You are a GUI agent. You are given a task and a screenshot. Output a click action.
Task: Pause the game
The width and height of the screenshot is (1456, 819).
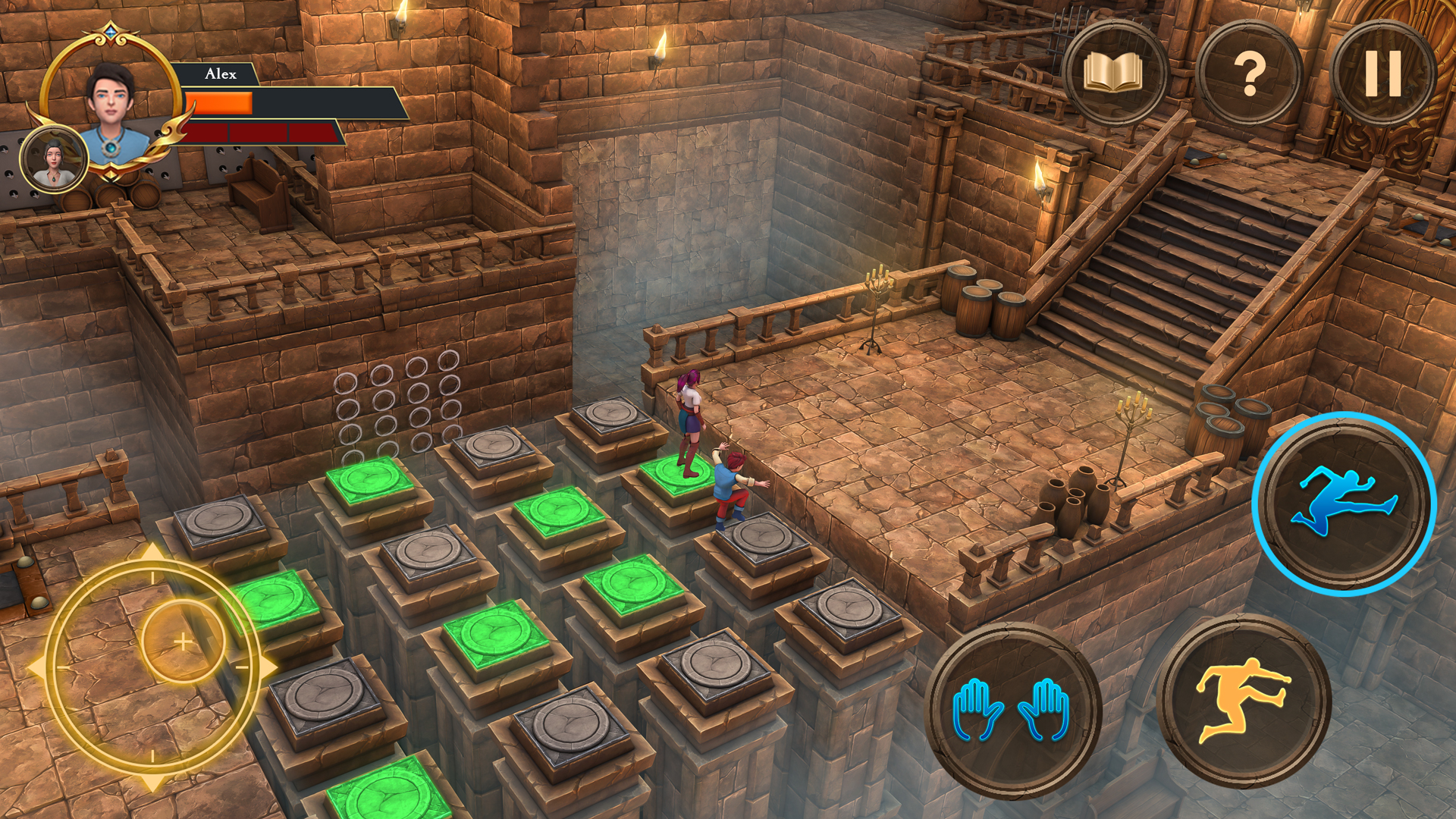[x=1382, y=74]
